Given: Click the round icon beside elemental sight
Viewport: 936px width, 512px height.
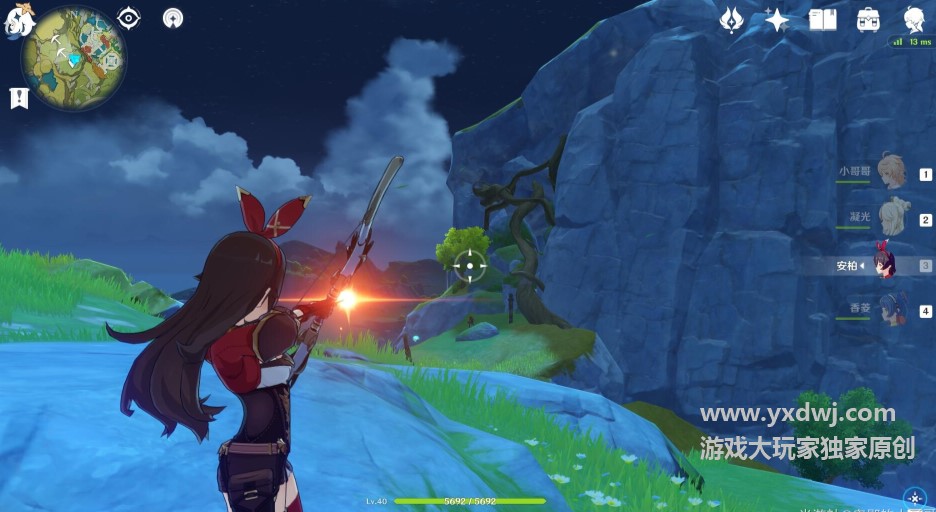Looking at the screenshot, I should (174, 18).
